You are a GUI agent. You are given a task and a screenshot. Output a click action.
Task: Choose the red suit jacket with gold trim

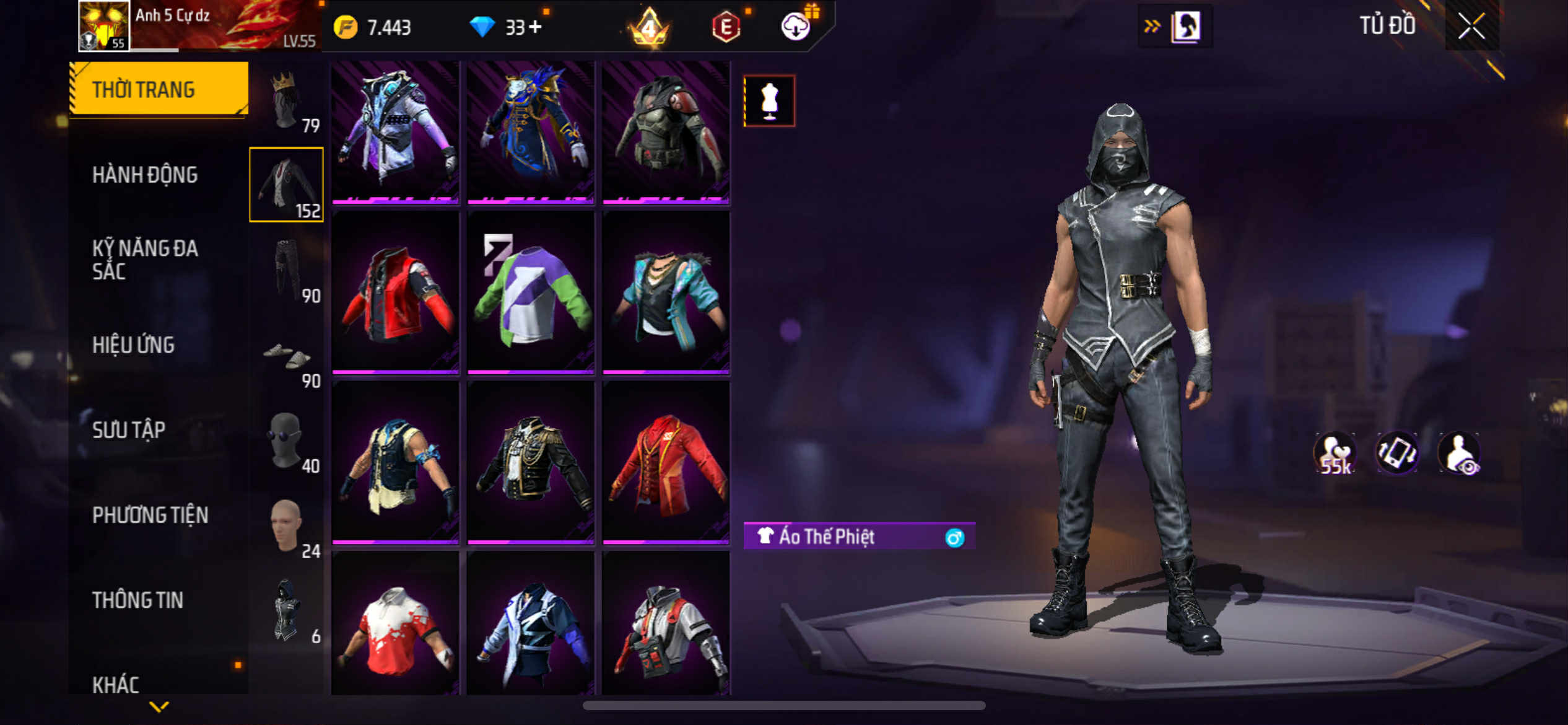pos(666,463)
